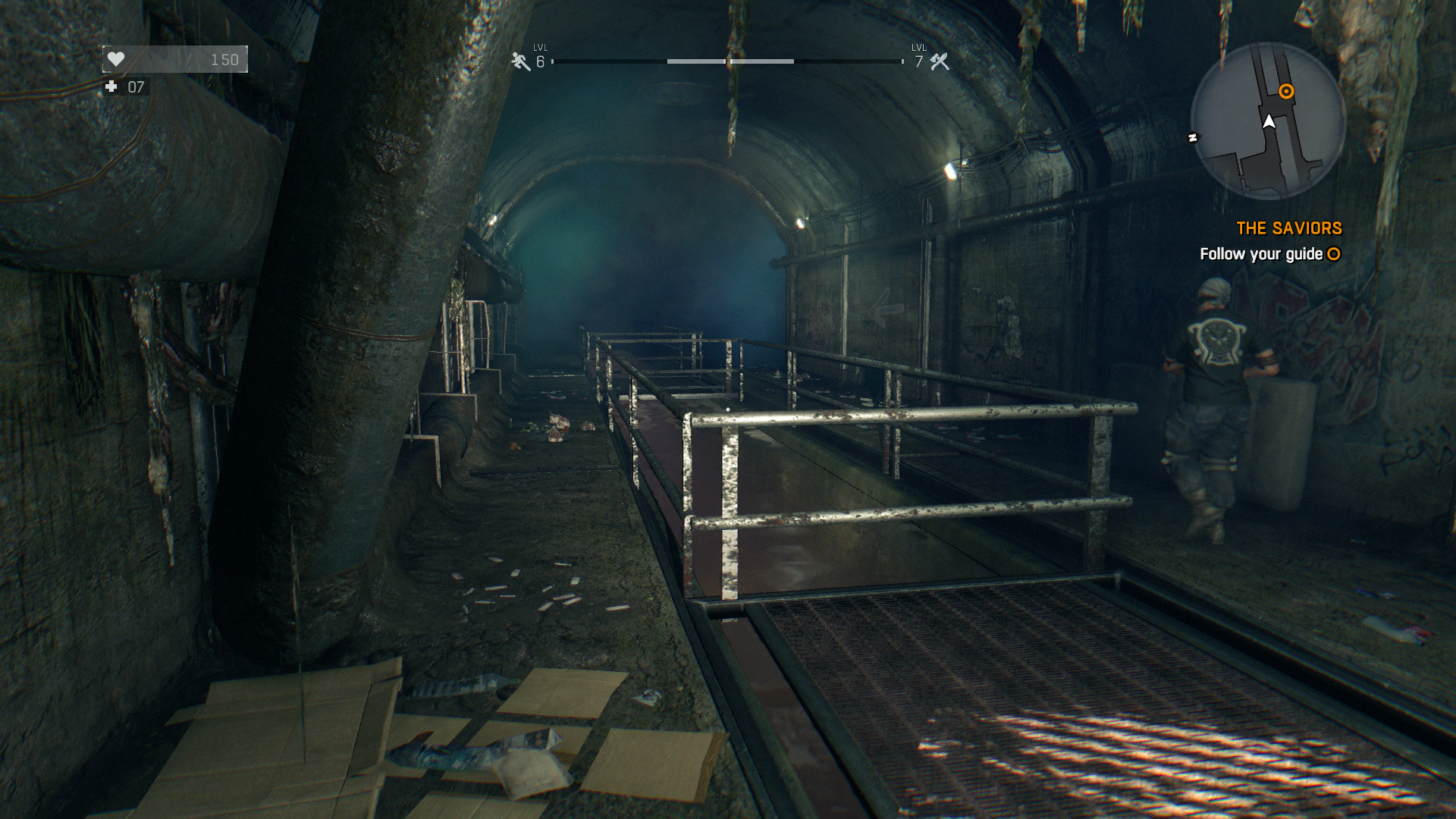
Task: Click the circular minimap
Action: 1268,121
